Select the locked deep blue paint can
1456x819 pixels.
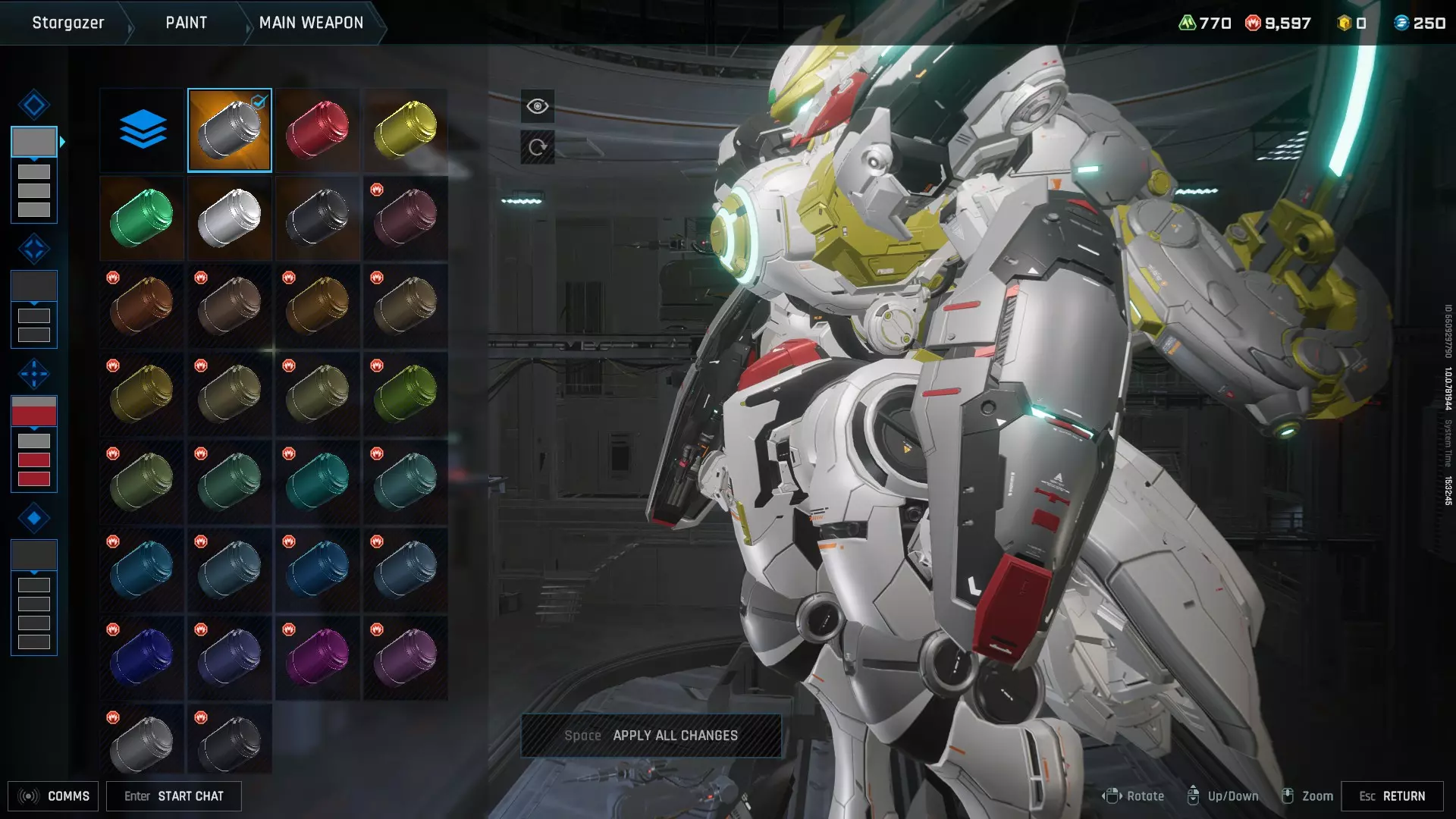click(143, 657)
